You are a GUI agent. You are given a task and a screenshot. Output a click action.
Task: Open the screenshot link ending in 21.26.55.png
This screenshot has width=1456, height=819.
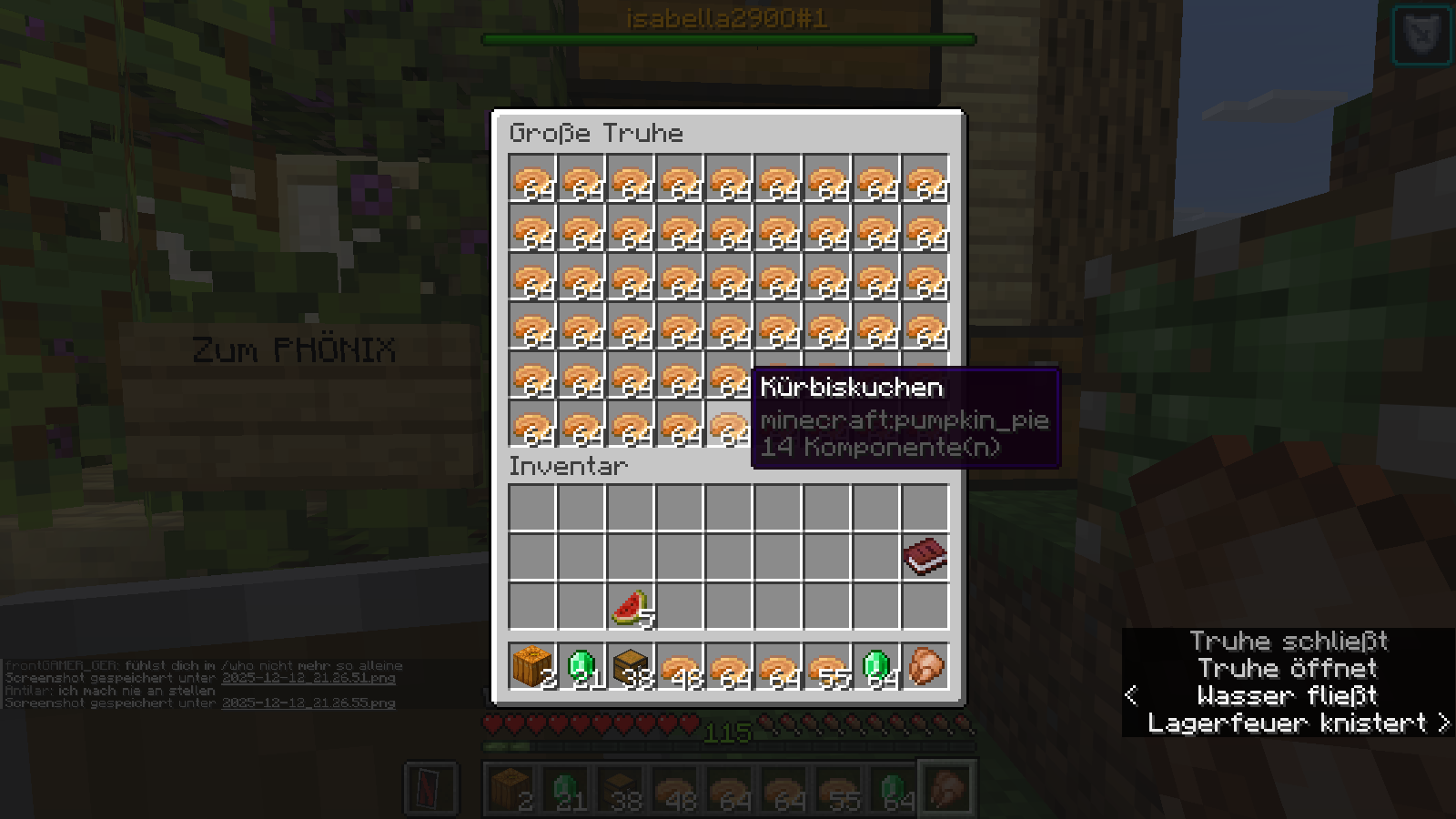pyautogui.click(x=308, y=703)
